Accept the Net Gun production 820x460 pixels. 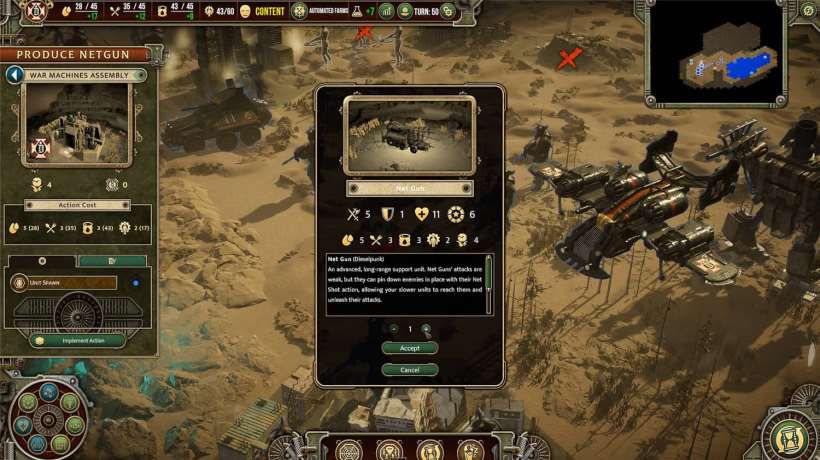click(410, 348)
